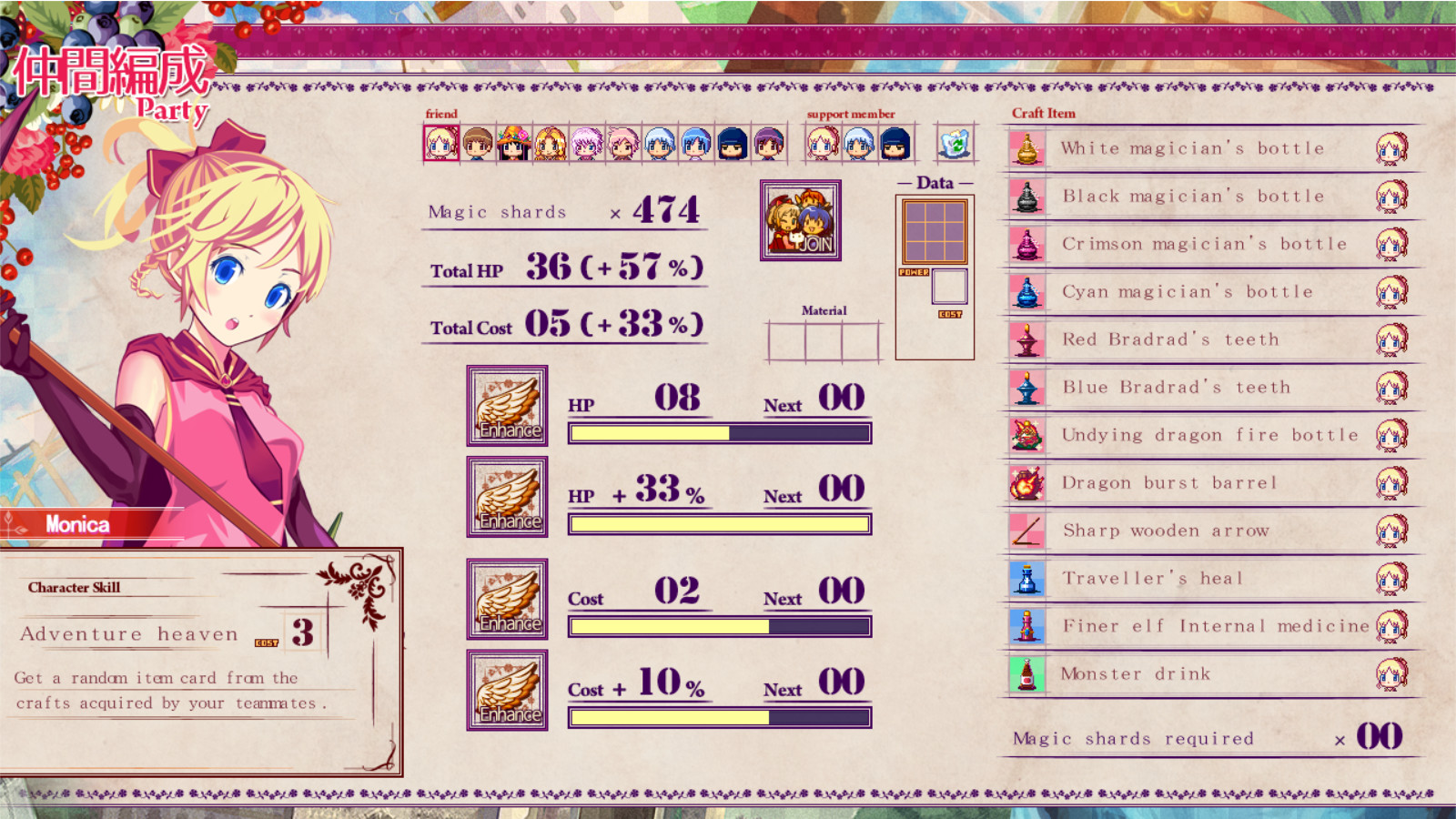Select the Crimson magician's bottle icon
1456x819 pixels.
(1028, 243)
